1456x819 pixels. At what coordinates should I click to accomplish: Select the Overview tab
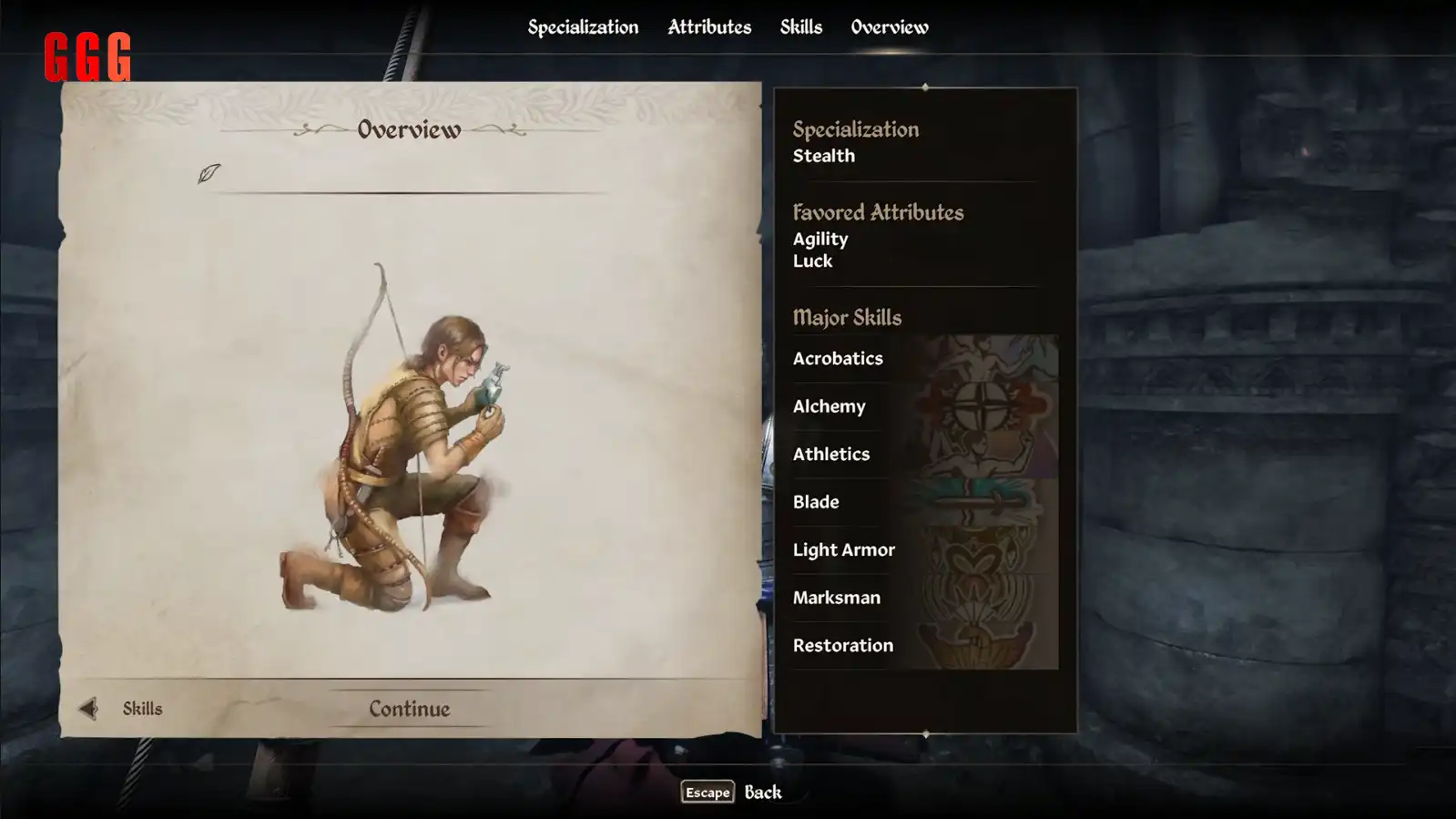(890, 27)
